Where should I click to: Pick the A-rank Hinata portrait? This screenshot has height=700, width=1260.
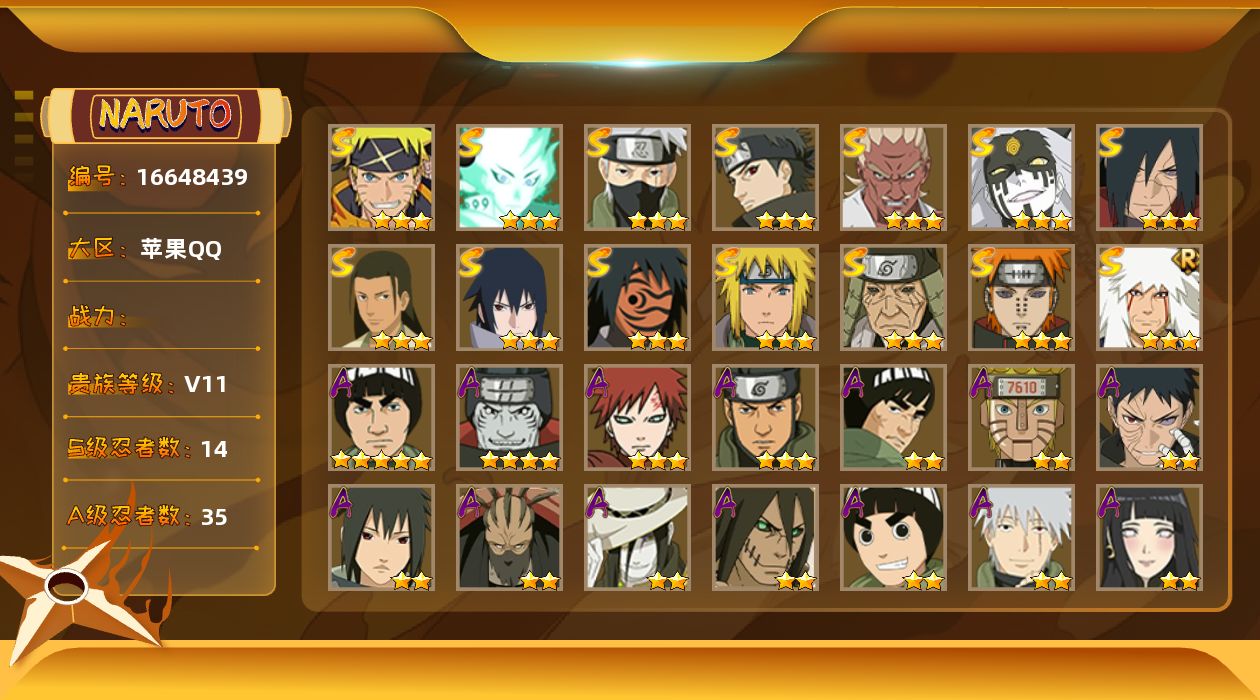click(x=1149, y=538)
